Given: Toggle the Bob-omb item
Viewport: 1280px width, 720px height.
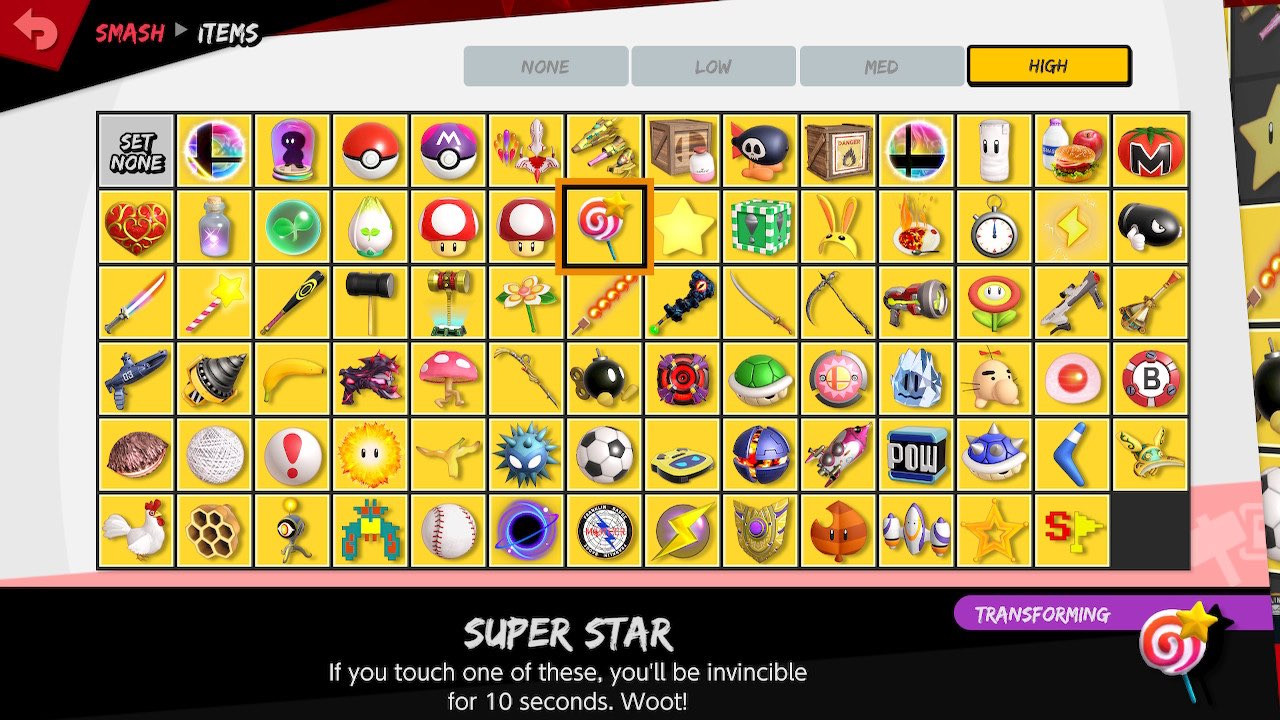Looking at the screenshot, I should point(603,380).
